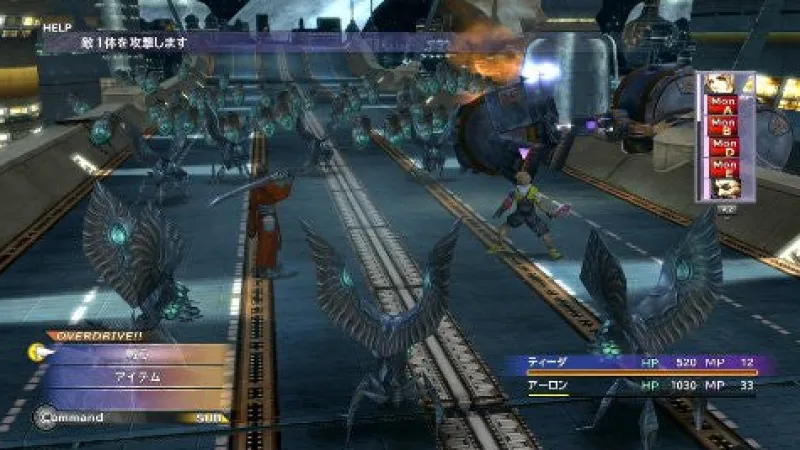800x450 pixels.
Task: Select Mon B in the turn order list
Action: coord(723,124)
